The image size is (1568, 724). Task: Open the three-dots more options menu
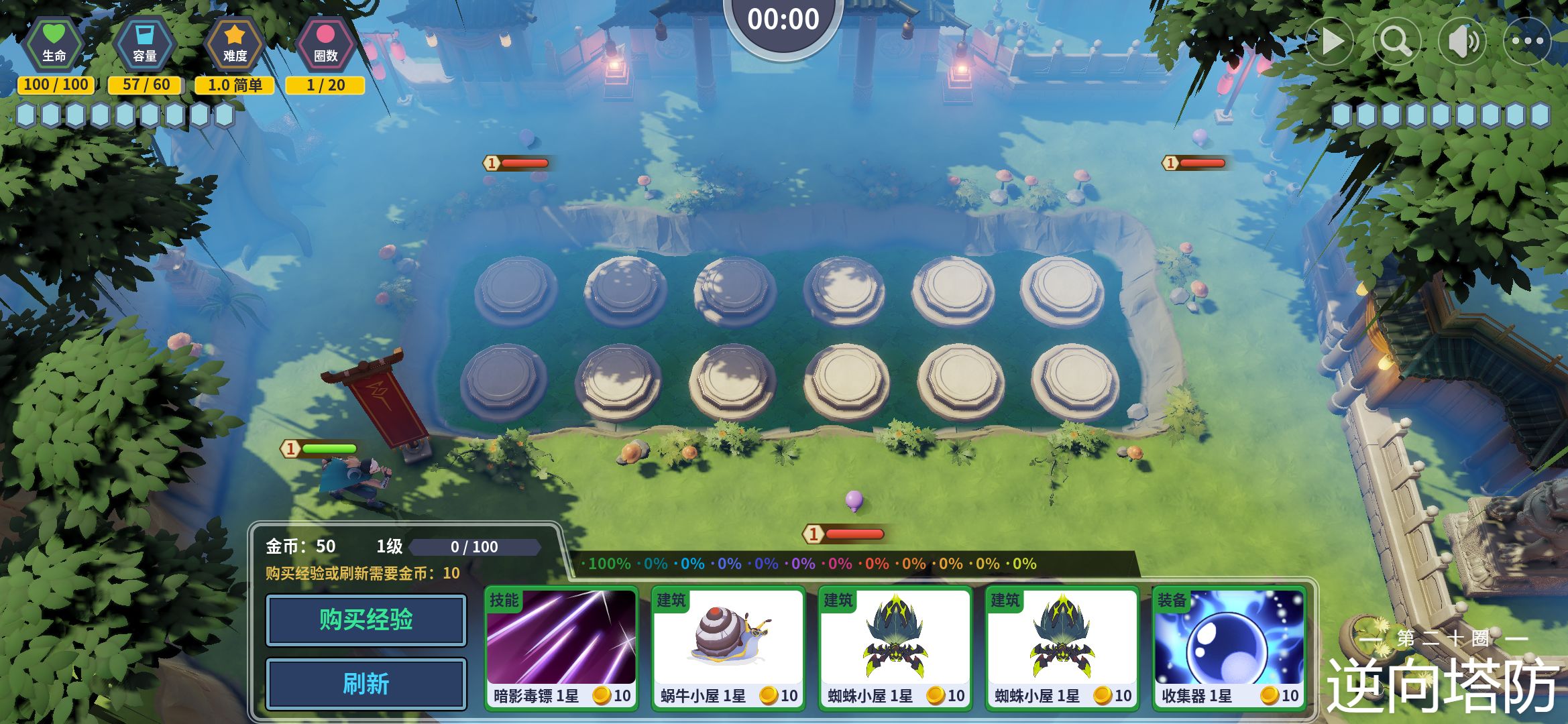pos(1527,42)
